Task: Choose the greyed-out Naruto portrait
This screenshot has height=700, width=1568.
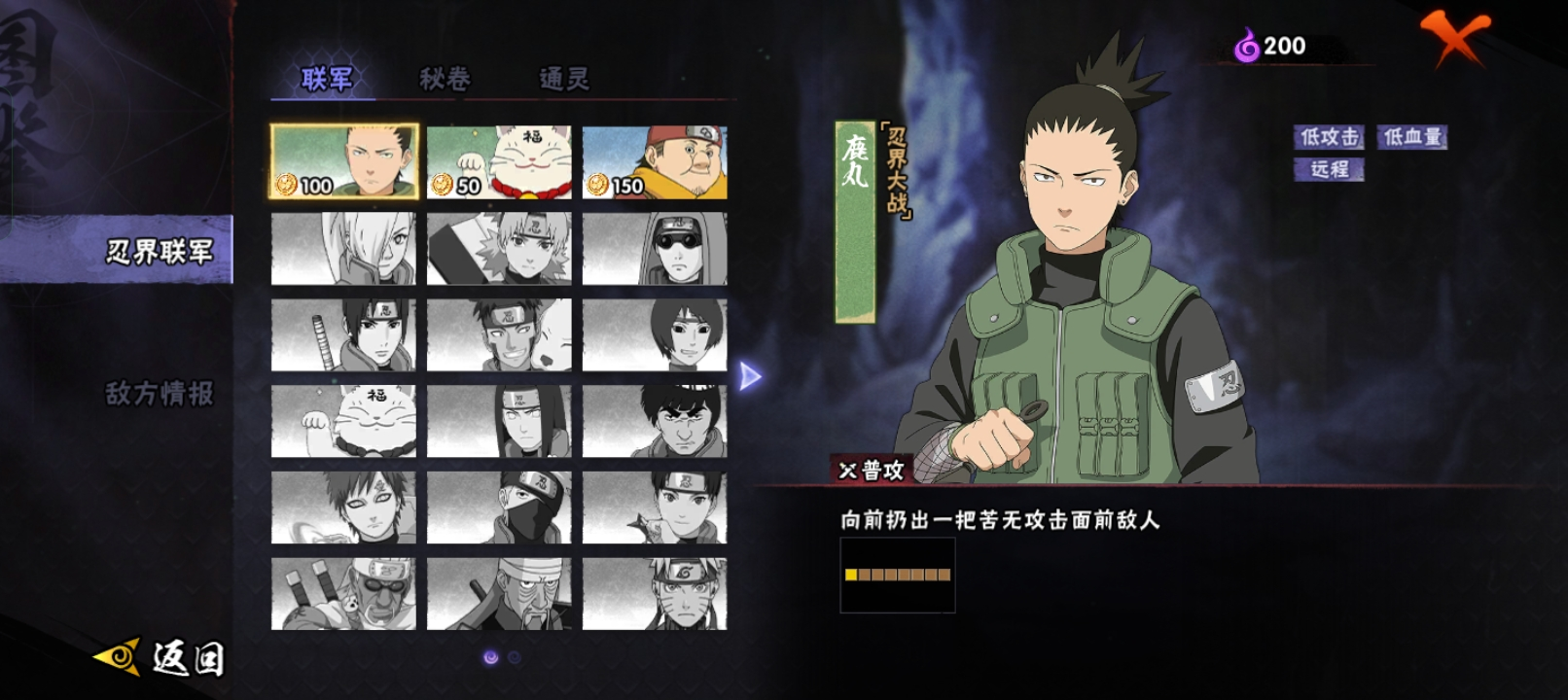Action: [x=655, y=594]
